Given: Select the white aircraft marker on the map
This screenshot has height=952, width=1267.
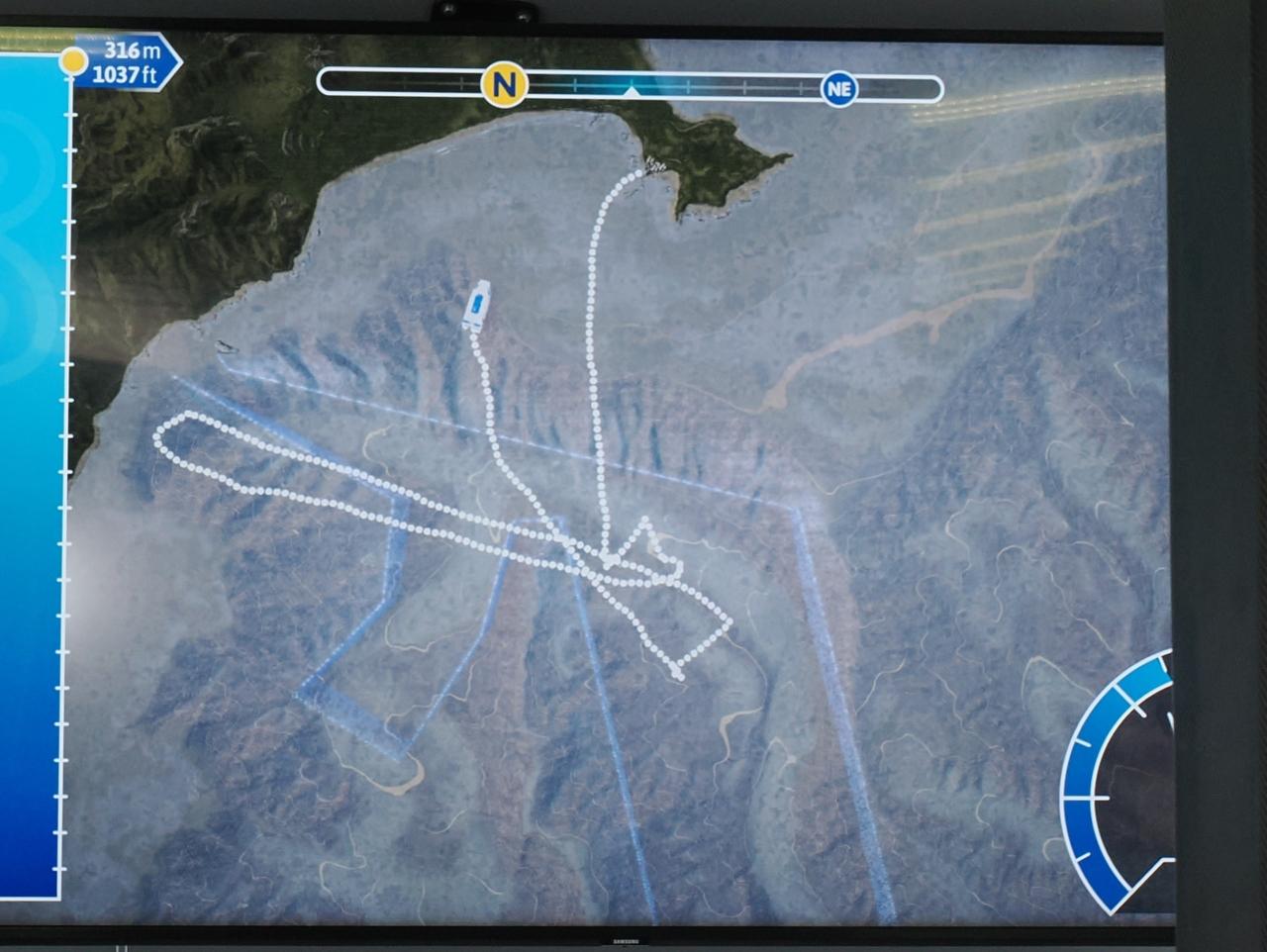Looking at the screenshot, I should [x=476, y=304].
